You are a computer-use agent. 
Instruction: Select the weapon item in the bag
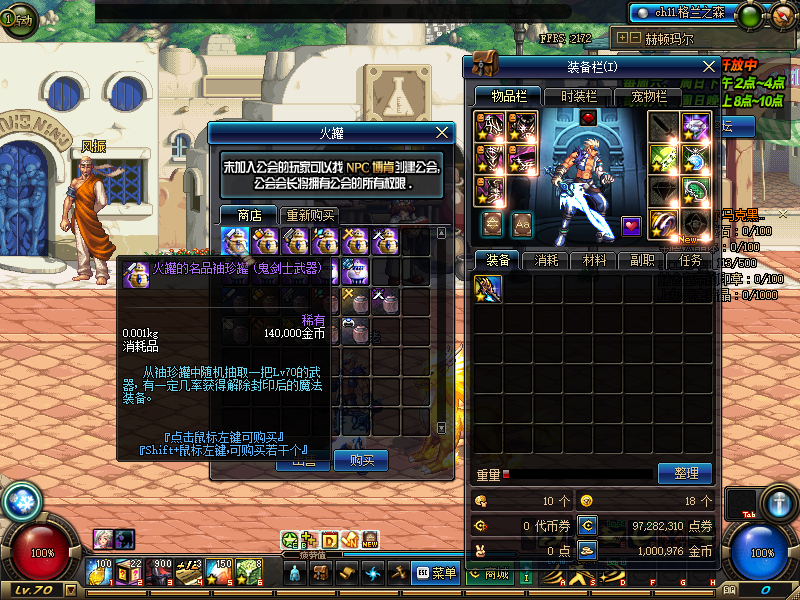point(488,289)
